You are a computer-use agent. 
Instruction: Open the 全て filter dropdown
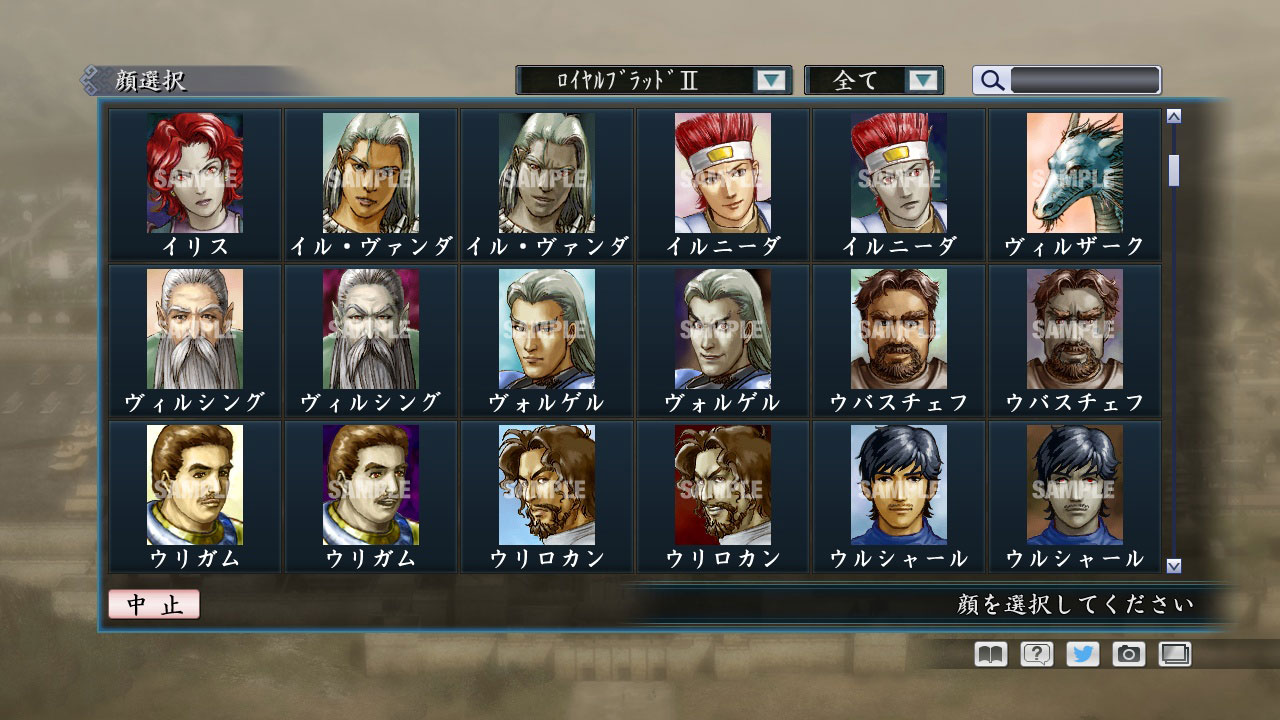click(862, 79)
